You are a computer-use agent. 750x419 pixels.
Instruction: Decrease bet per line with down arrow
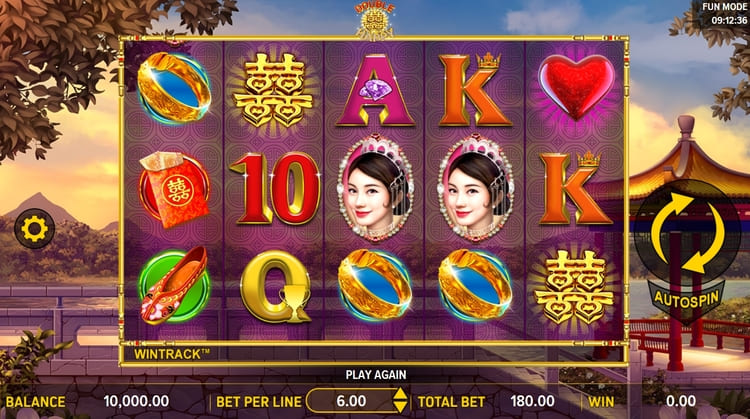pos(400,408)
